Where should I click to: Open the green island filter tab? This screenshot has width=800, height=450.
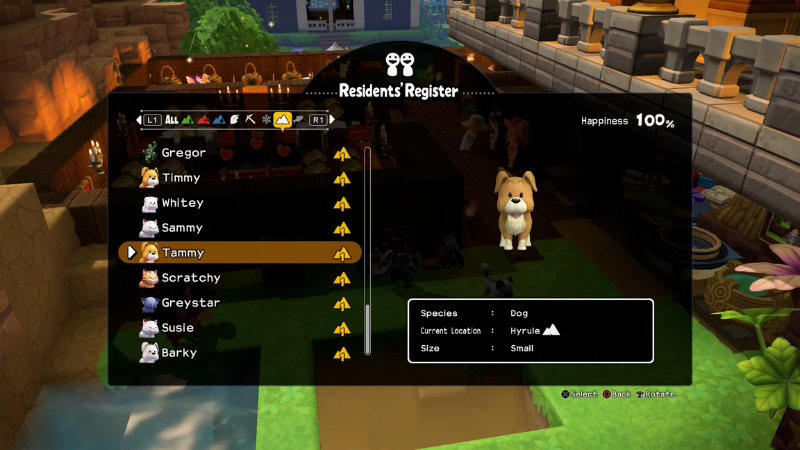tap(187, 120)
